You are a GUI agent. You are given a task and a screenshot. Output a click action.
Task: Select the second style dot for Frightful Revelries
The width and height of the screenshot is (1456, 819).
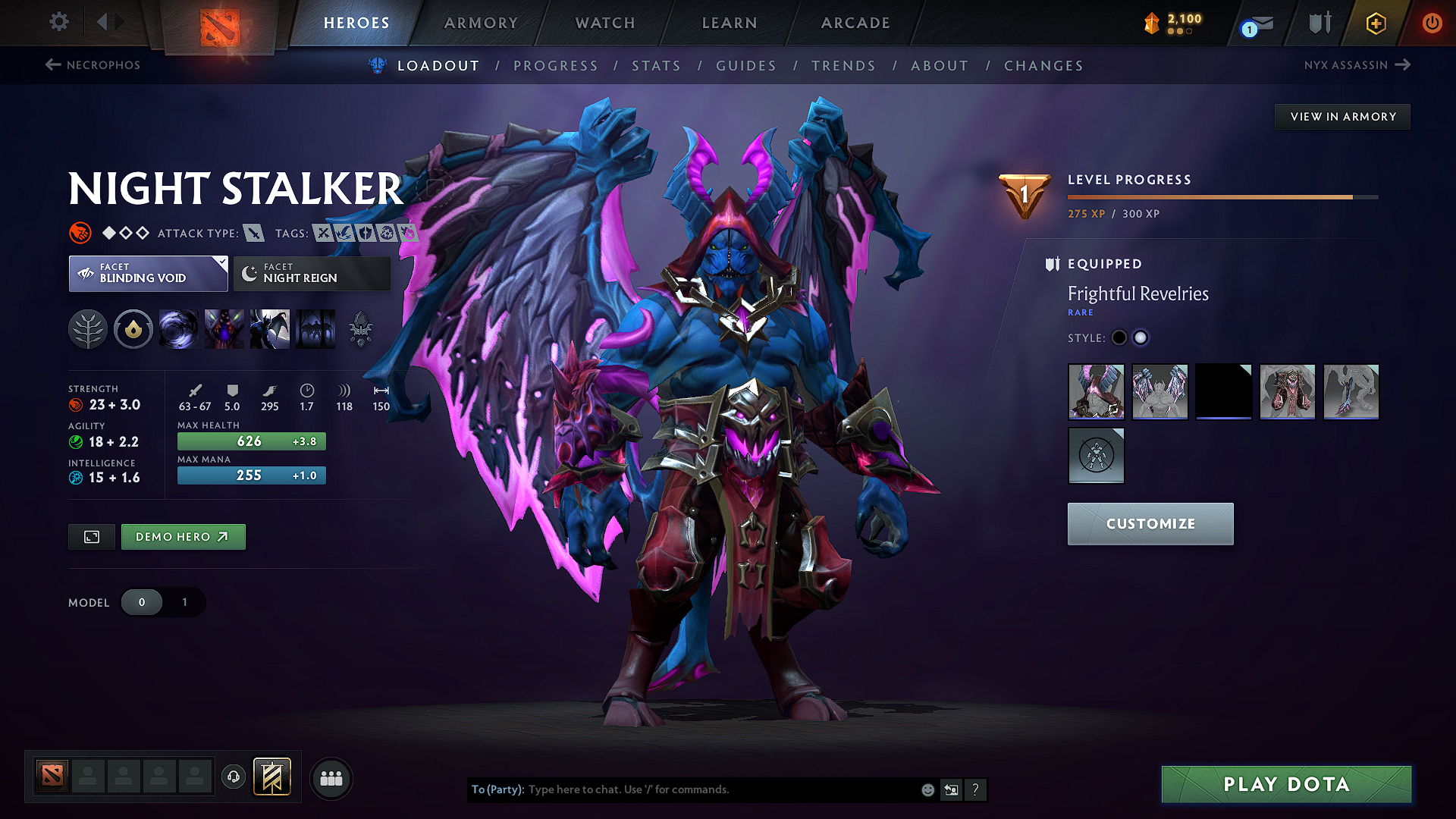click(1141, 337)
